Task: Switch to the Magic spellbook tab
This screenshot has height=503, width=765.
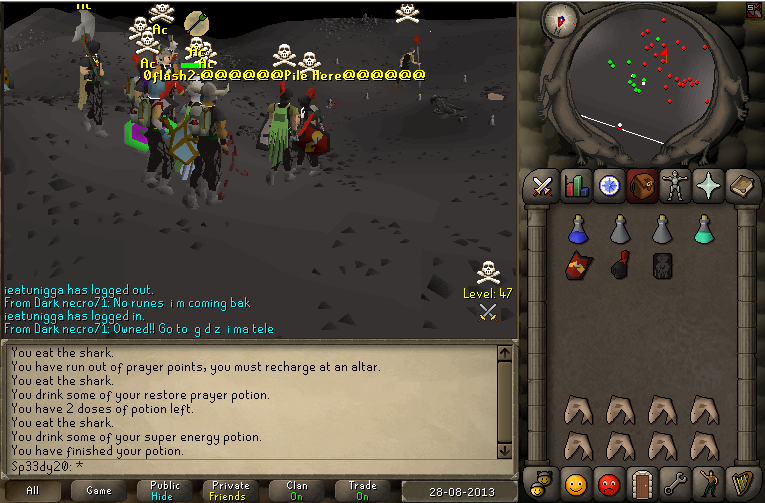Action: click(x=741, y=186)
